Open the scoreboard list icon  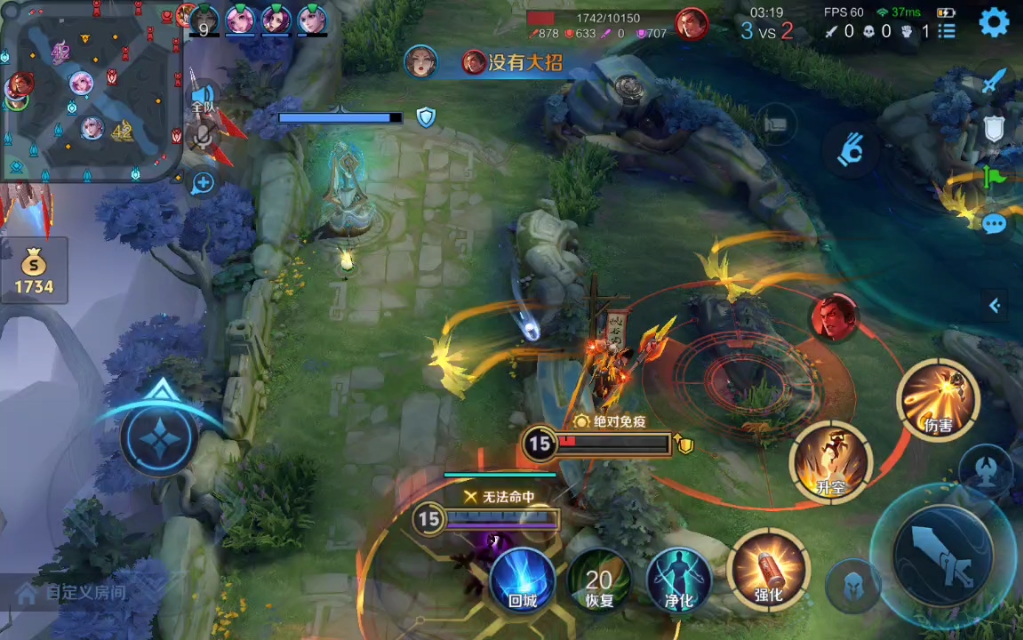[x=946, y=31]
